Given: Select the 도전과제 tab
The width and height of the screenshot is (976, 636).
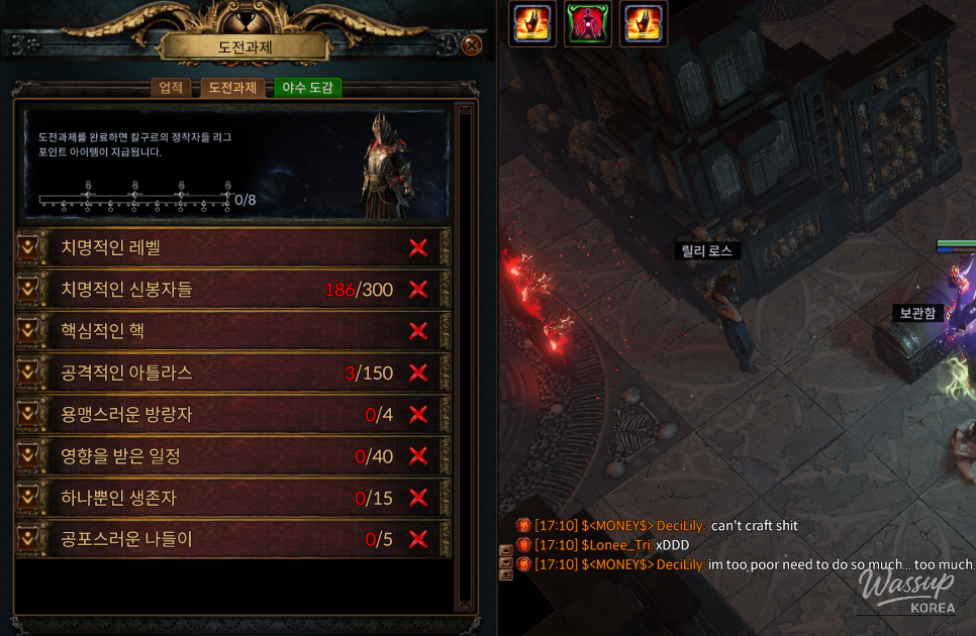Looking at the screenshot, I should (x=232, y=88).
